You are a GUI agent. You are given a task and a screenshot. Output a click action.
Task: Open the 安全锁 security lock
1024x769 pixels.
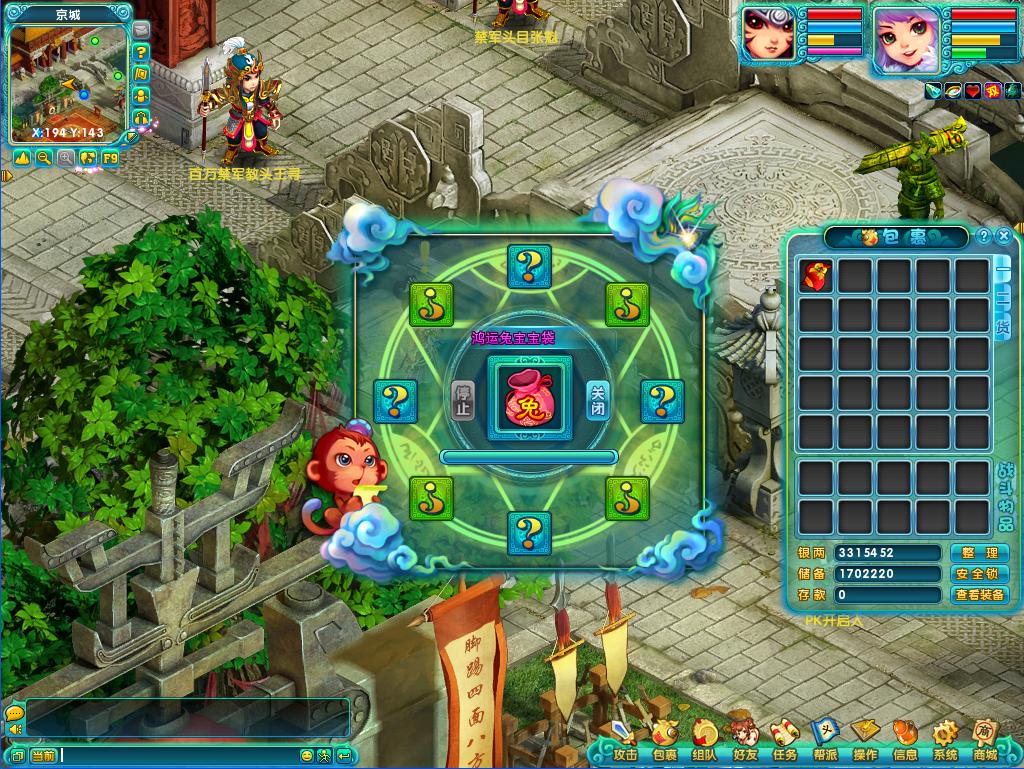[x=979, y=574]
